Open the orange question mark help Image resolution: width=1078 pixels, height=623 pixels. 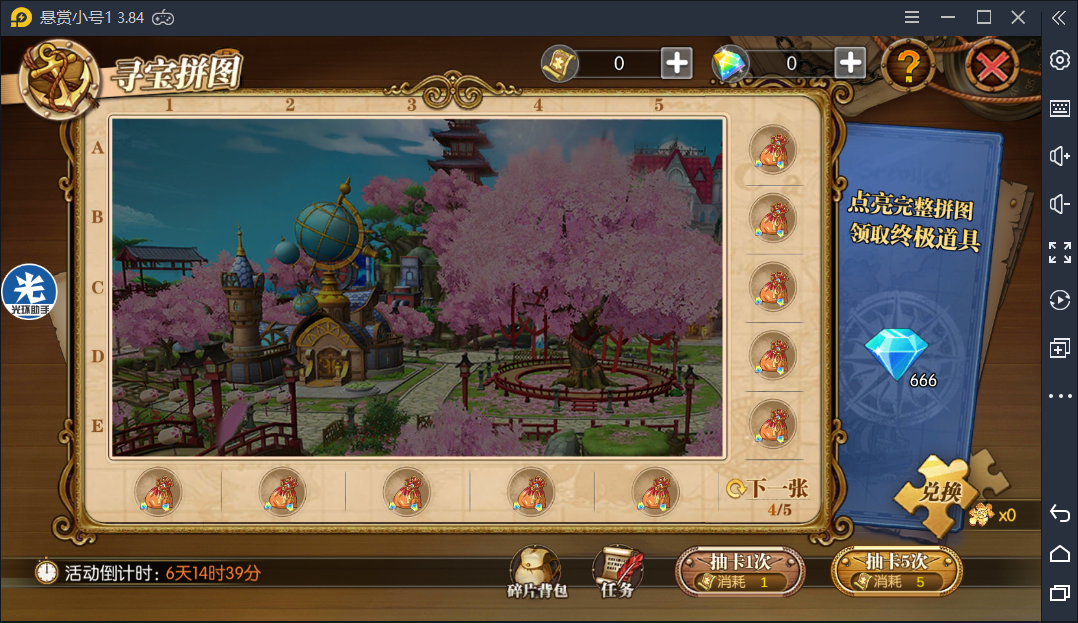(908, 66)
